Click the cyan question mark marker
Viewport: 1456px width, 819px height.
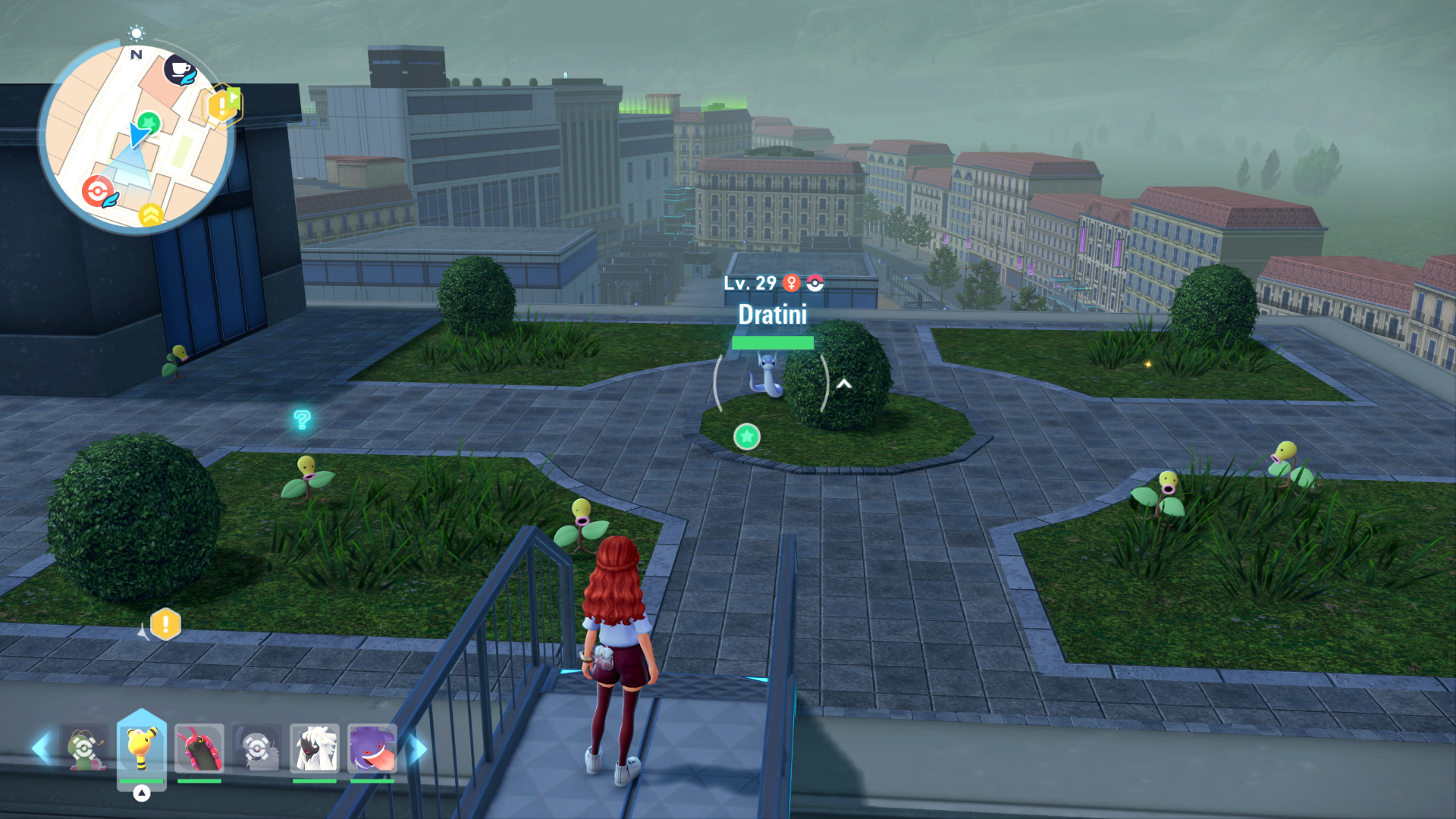(302, 419)
